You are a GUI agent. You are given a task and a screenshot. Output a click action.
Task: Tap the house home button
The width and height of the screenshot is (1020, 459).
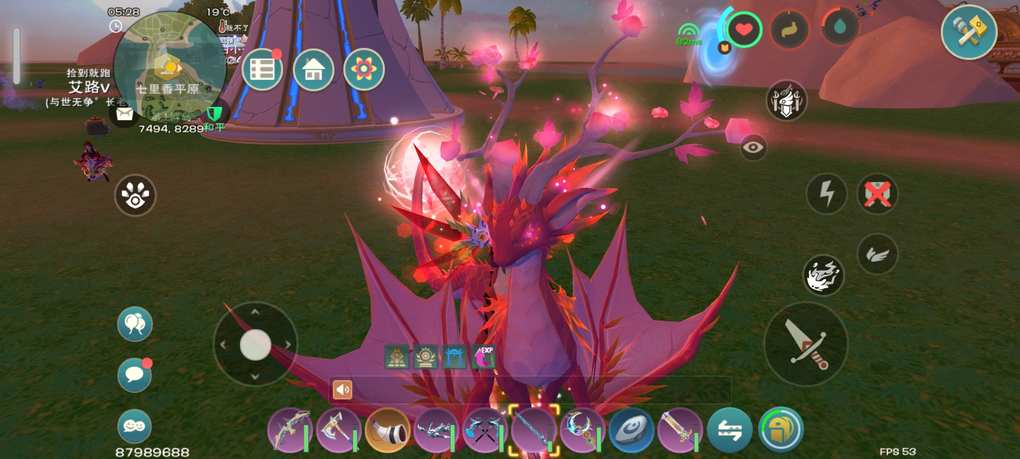tap(314, 69)
